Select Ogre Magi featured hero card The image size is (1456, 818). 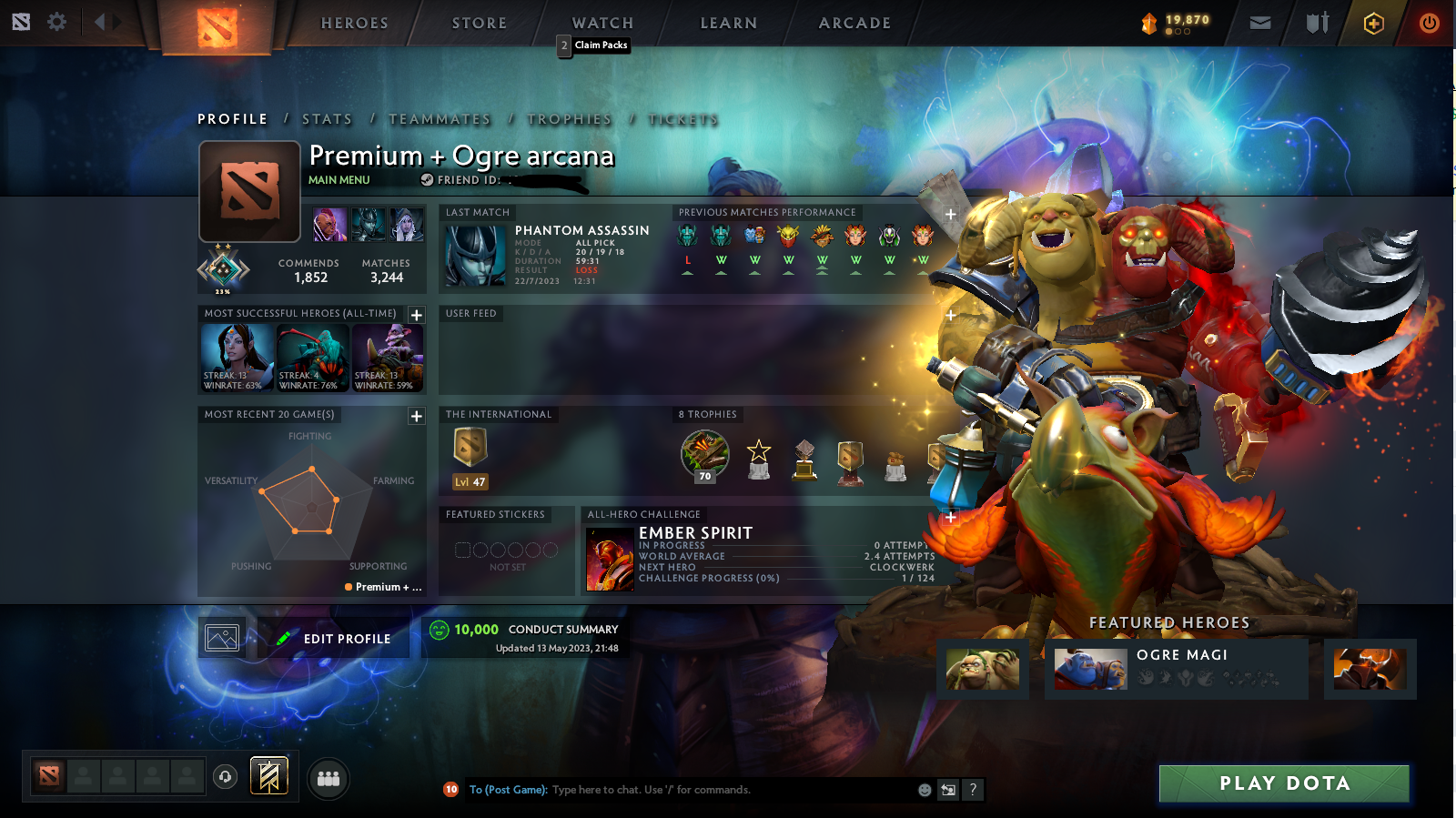1177,669
